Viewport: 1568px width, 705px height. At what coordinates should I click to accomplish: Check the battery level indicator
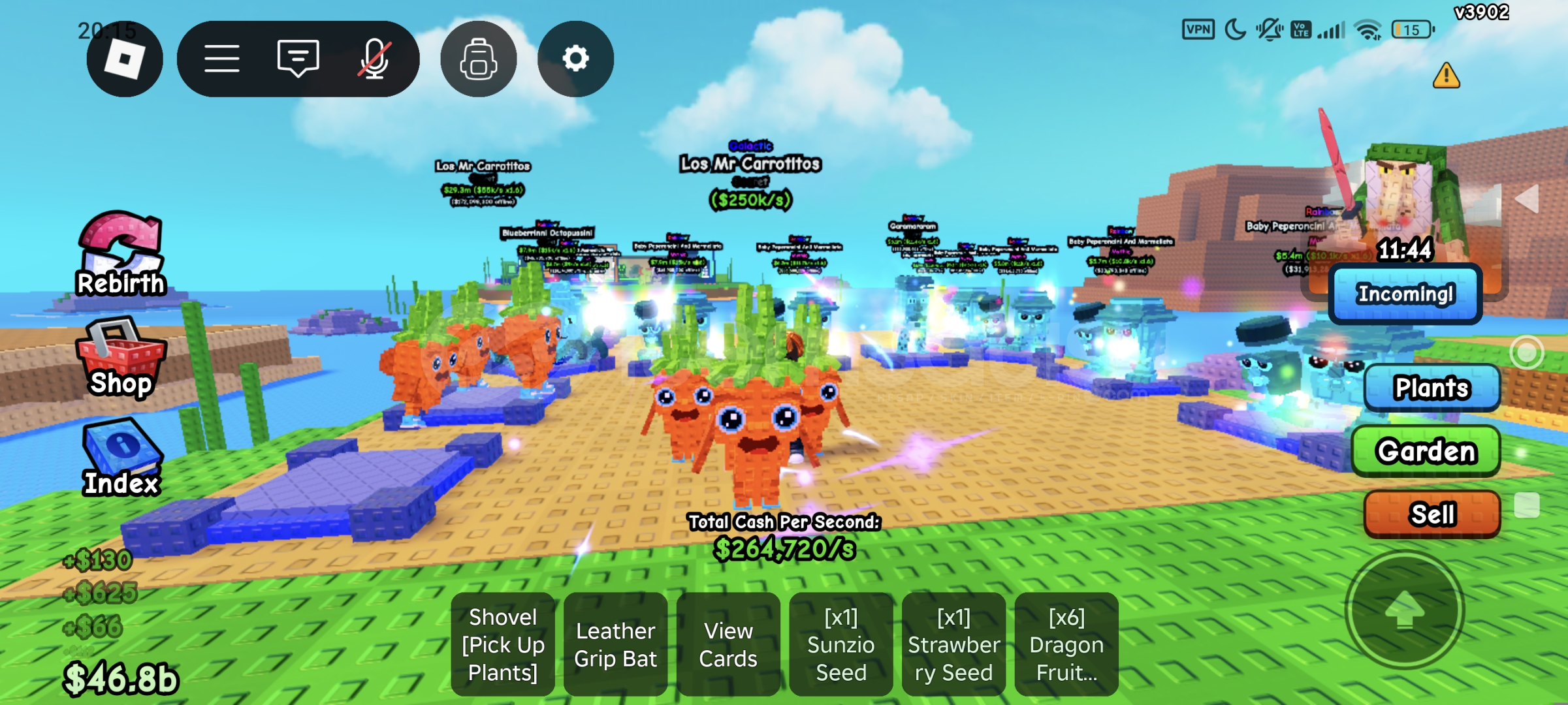pos(1412,29)
